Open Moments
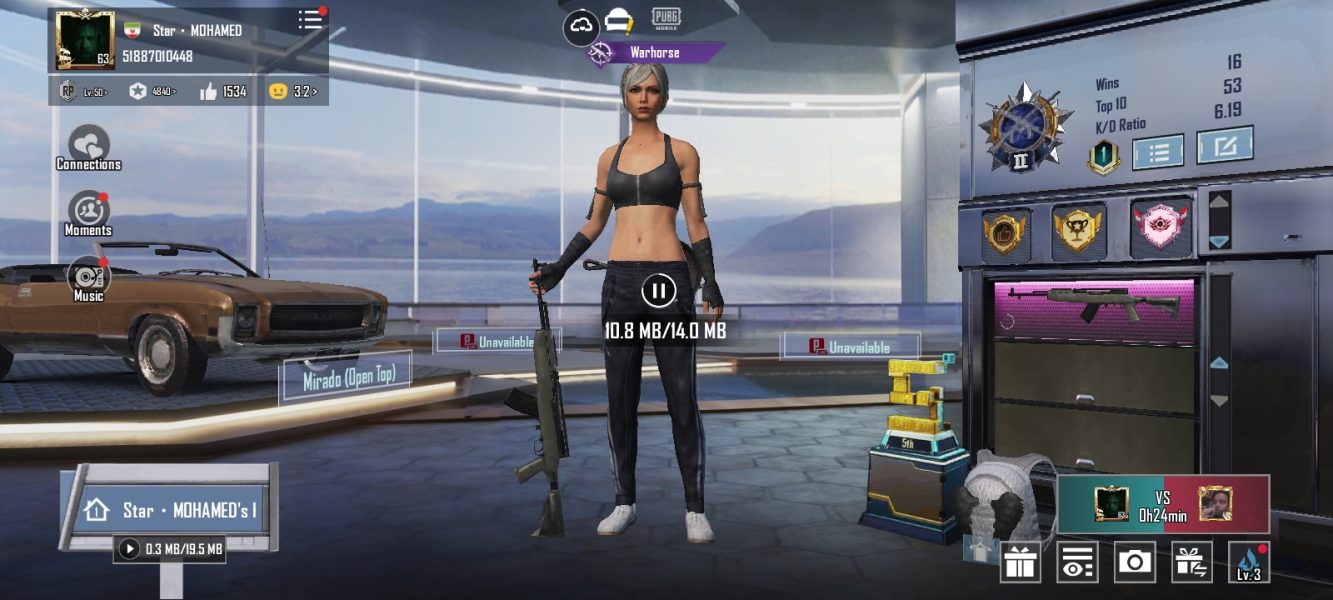The image size is (1333, 600). (88, 214)
